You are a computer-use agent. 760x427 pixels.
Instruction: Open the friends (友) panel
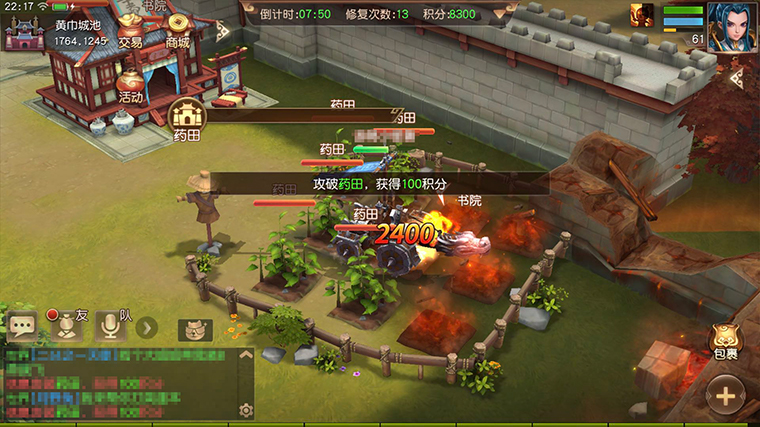coord(66,326)
